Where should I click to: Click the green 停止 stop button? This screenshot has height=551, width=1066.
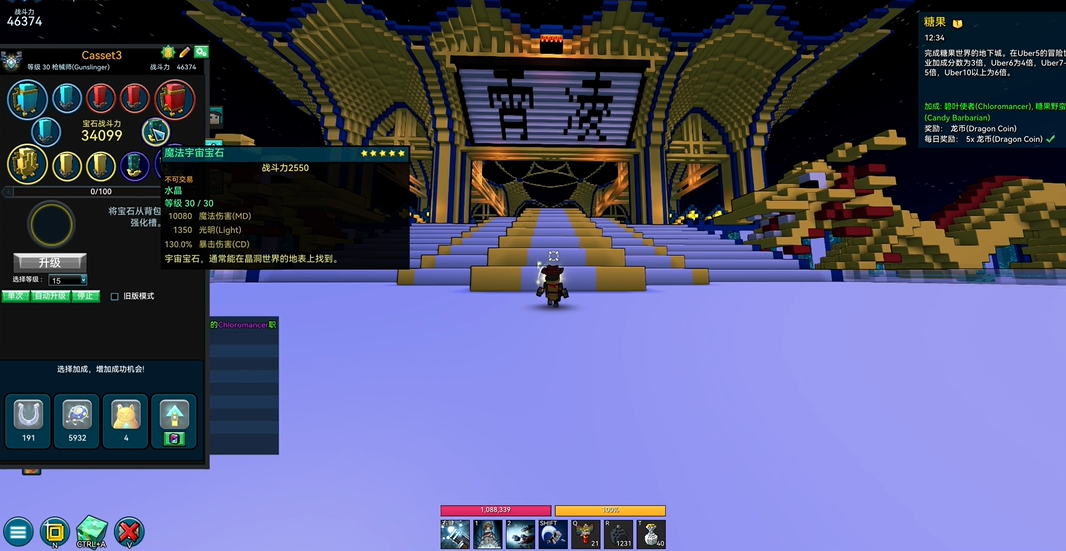coord(86,296)
